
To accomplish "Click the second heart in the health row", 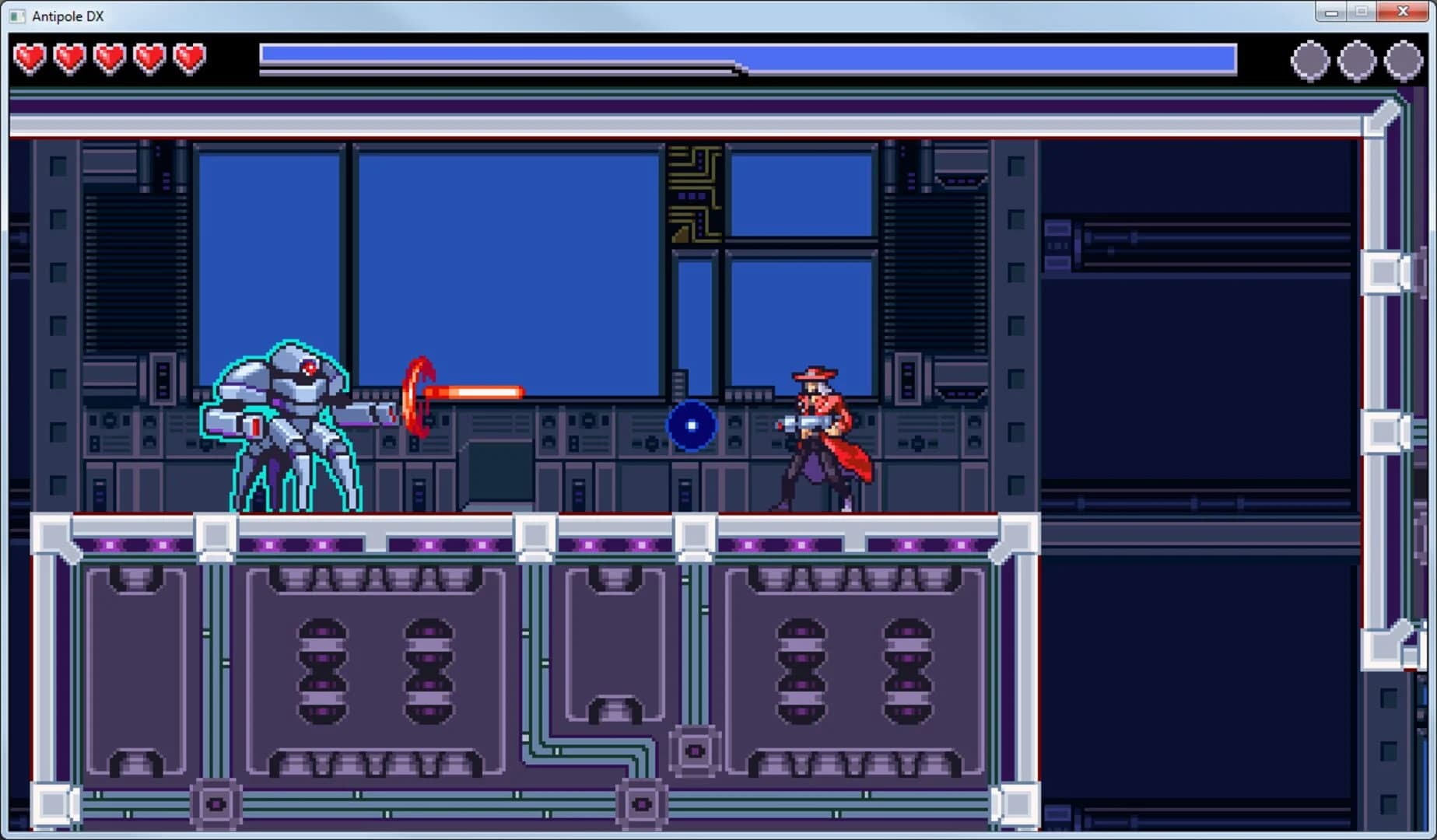I will [70, 57].
